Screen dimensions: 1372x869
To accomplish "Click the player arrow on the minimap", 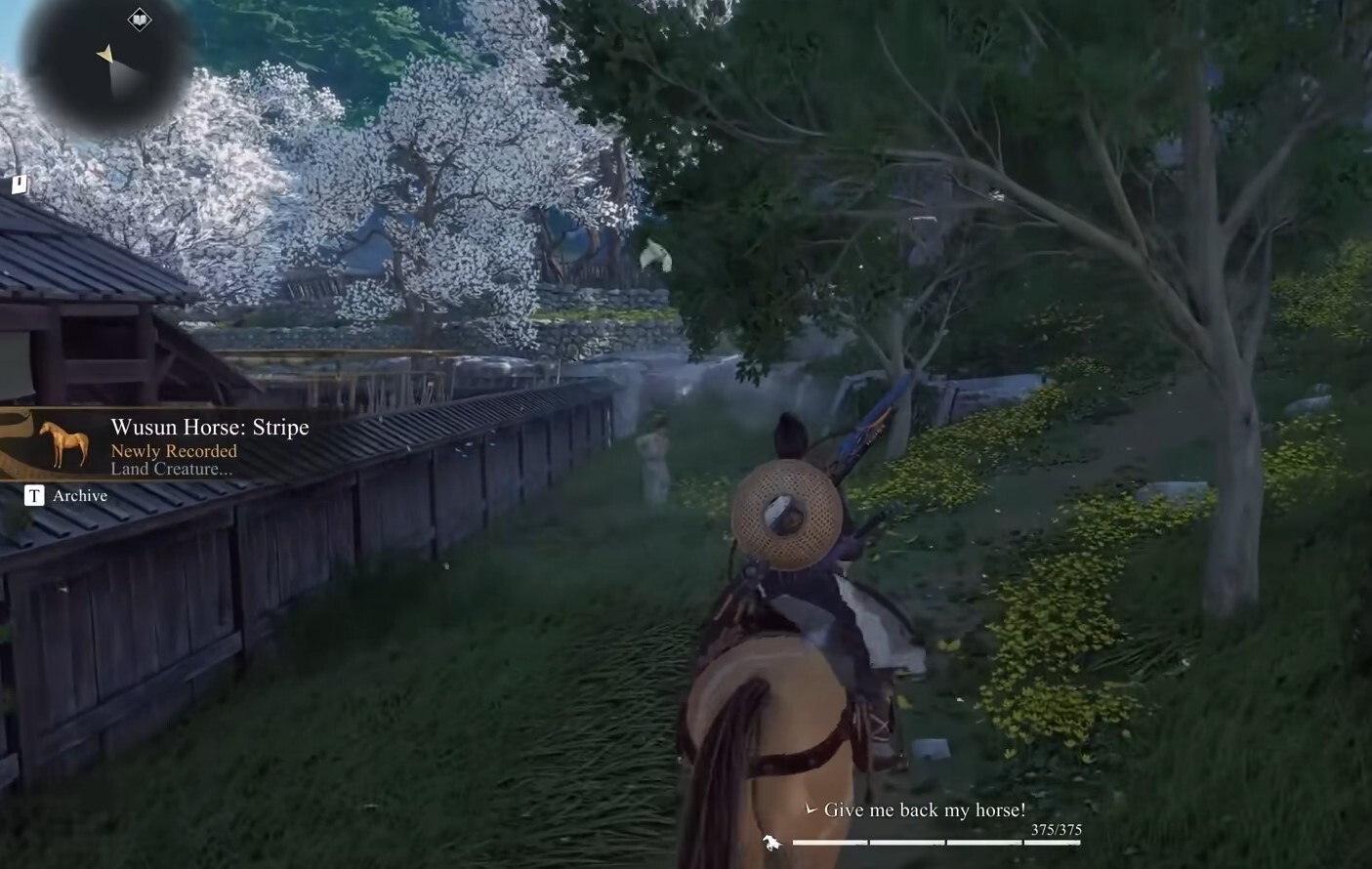I will point(104,55).
